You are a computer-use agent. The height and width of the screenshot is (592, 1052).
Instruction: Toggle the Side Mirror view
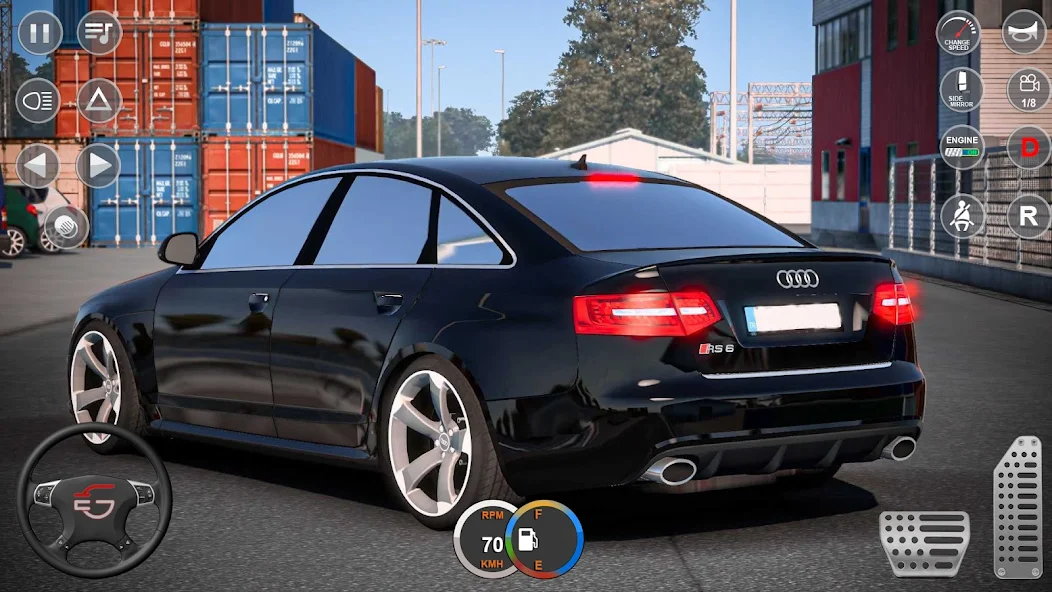962,90
